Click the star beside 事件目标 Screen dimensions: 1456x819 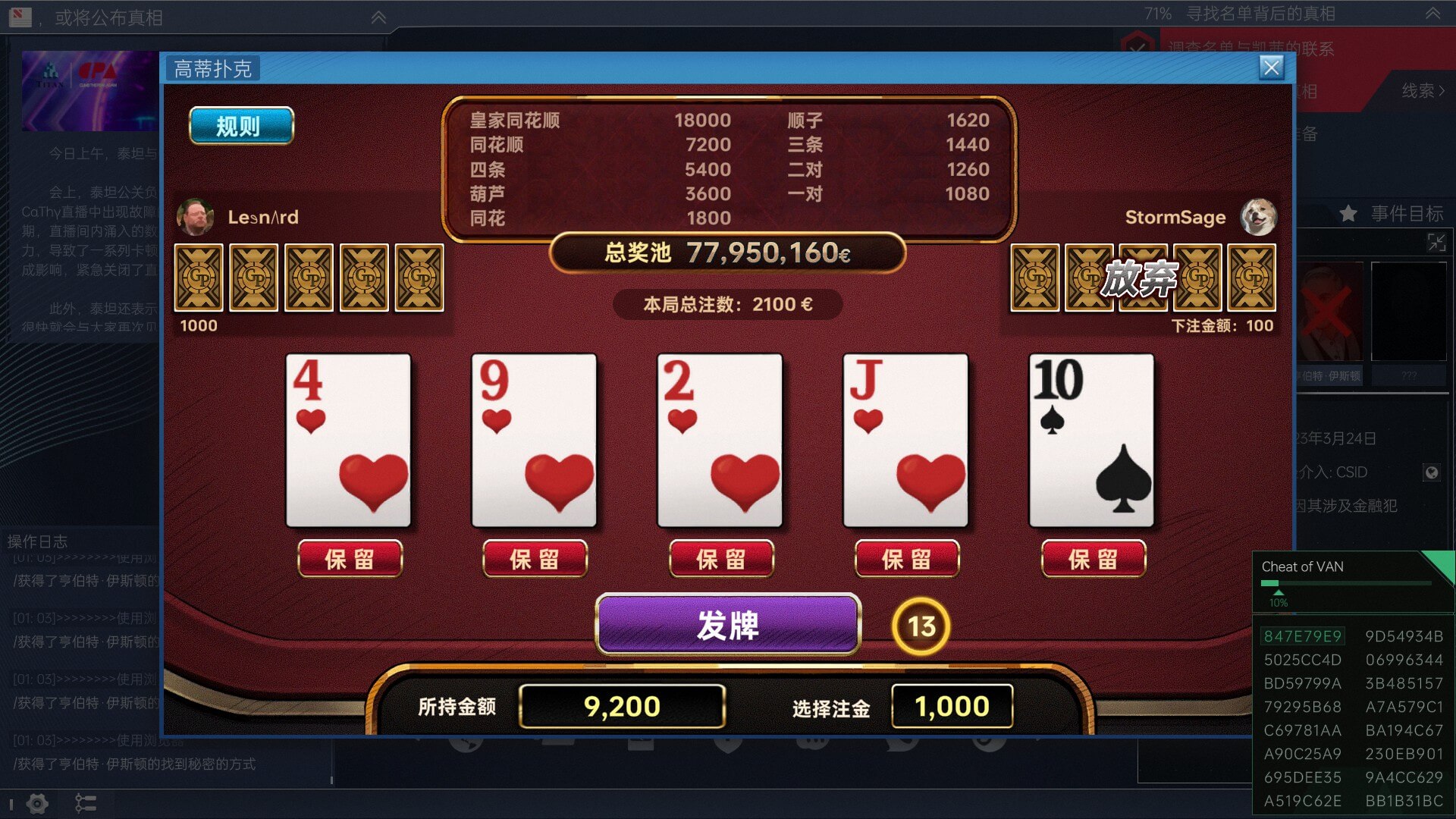pos(1349,214)
